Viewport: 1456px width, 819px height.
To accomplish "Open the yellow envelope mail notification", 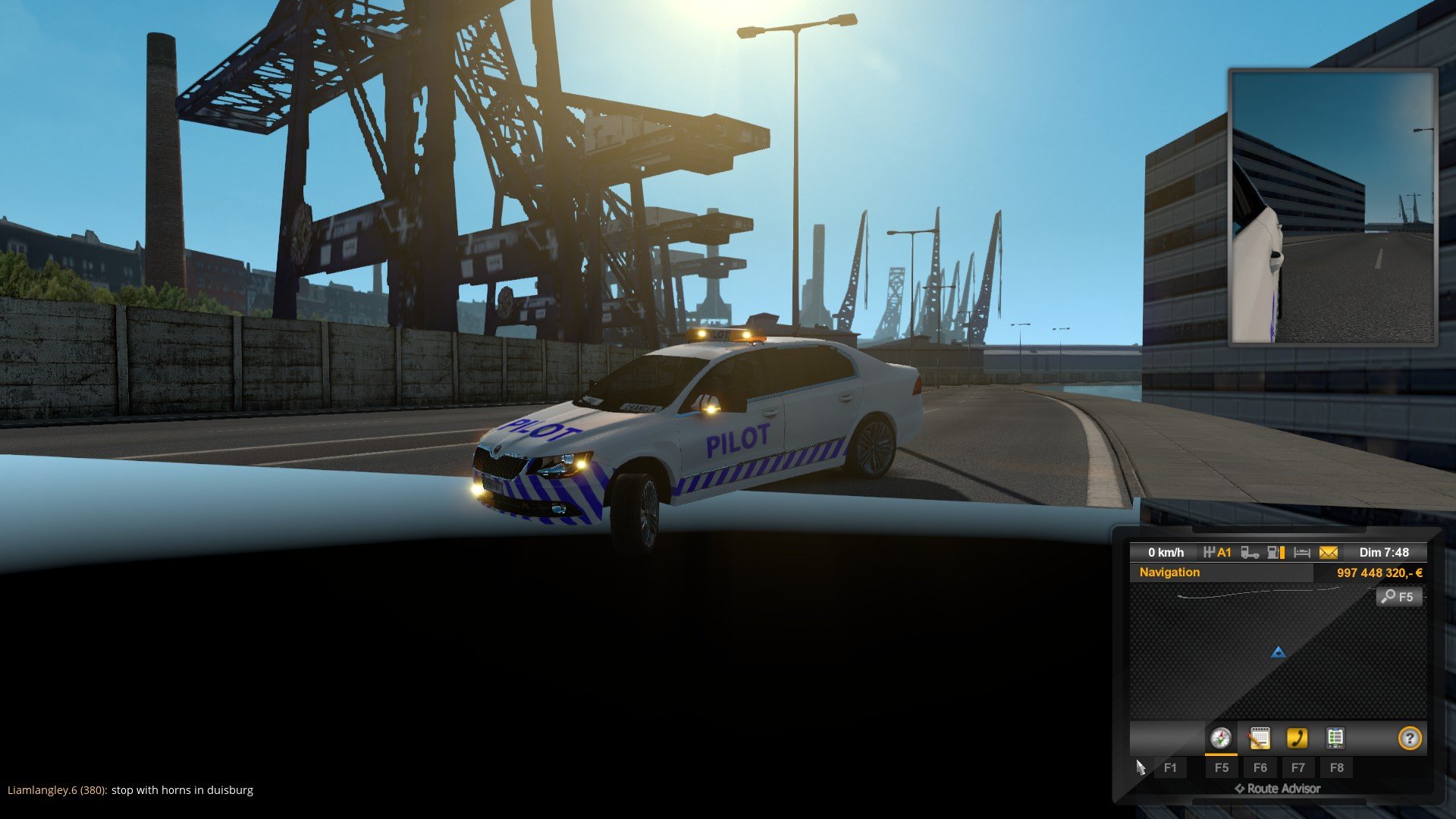I will [x=1329, y=553].
